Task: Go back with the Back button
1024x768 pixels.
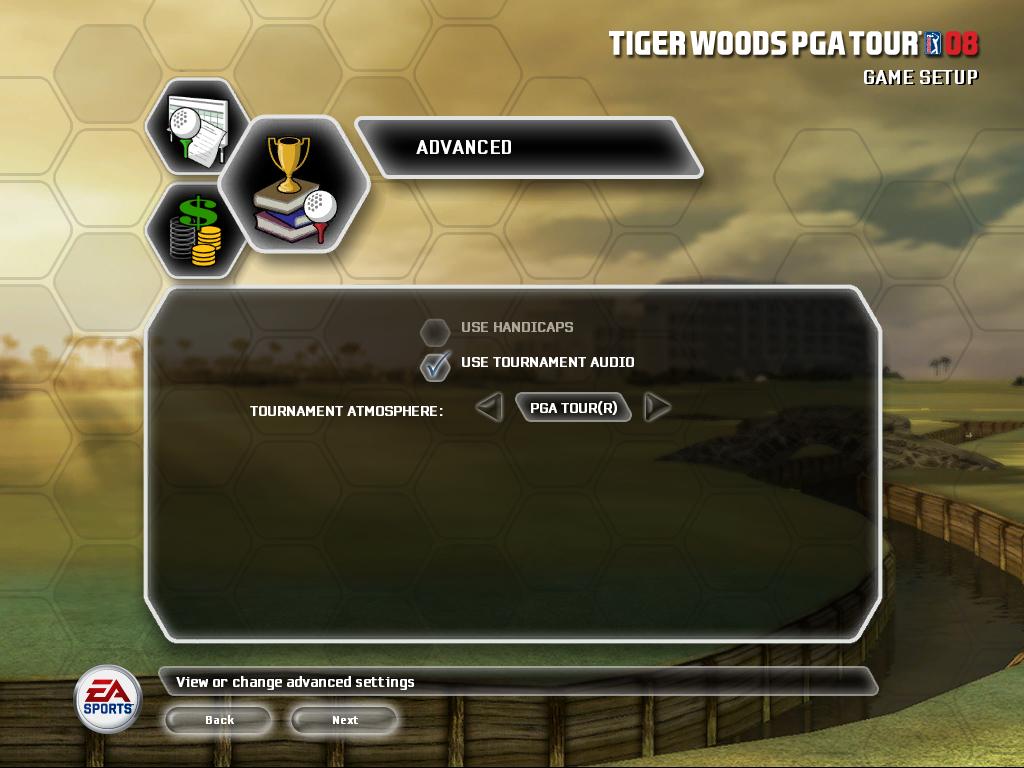Action: pos(219,720)
